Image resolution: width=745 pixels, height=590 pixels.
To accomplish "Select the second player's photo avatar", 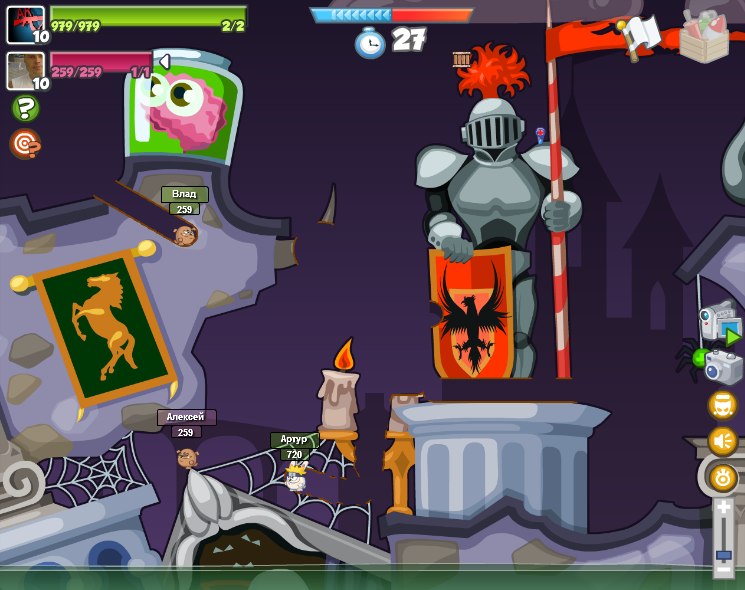I will (25, 70).
